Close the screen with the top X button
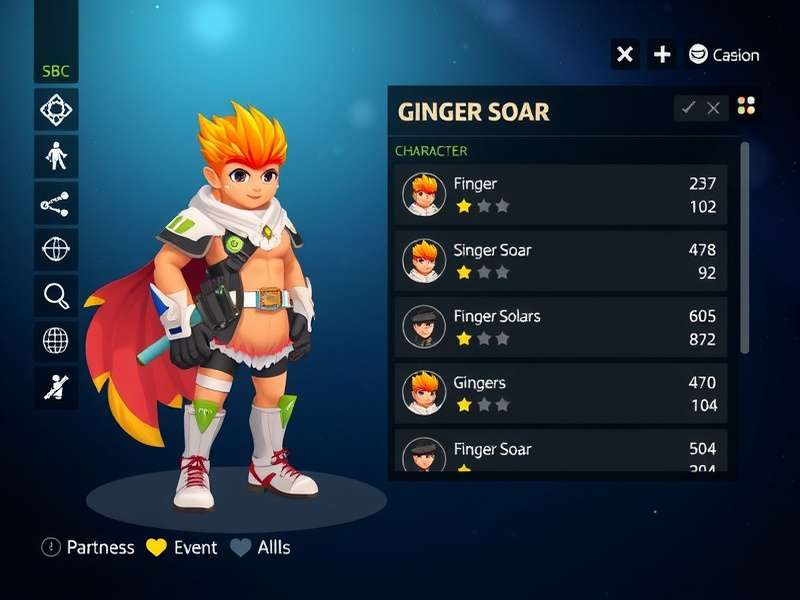The width and height of the screenshot is (800, 600). pyautogui.click(x=625, y=54)
